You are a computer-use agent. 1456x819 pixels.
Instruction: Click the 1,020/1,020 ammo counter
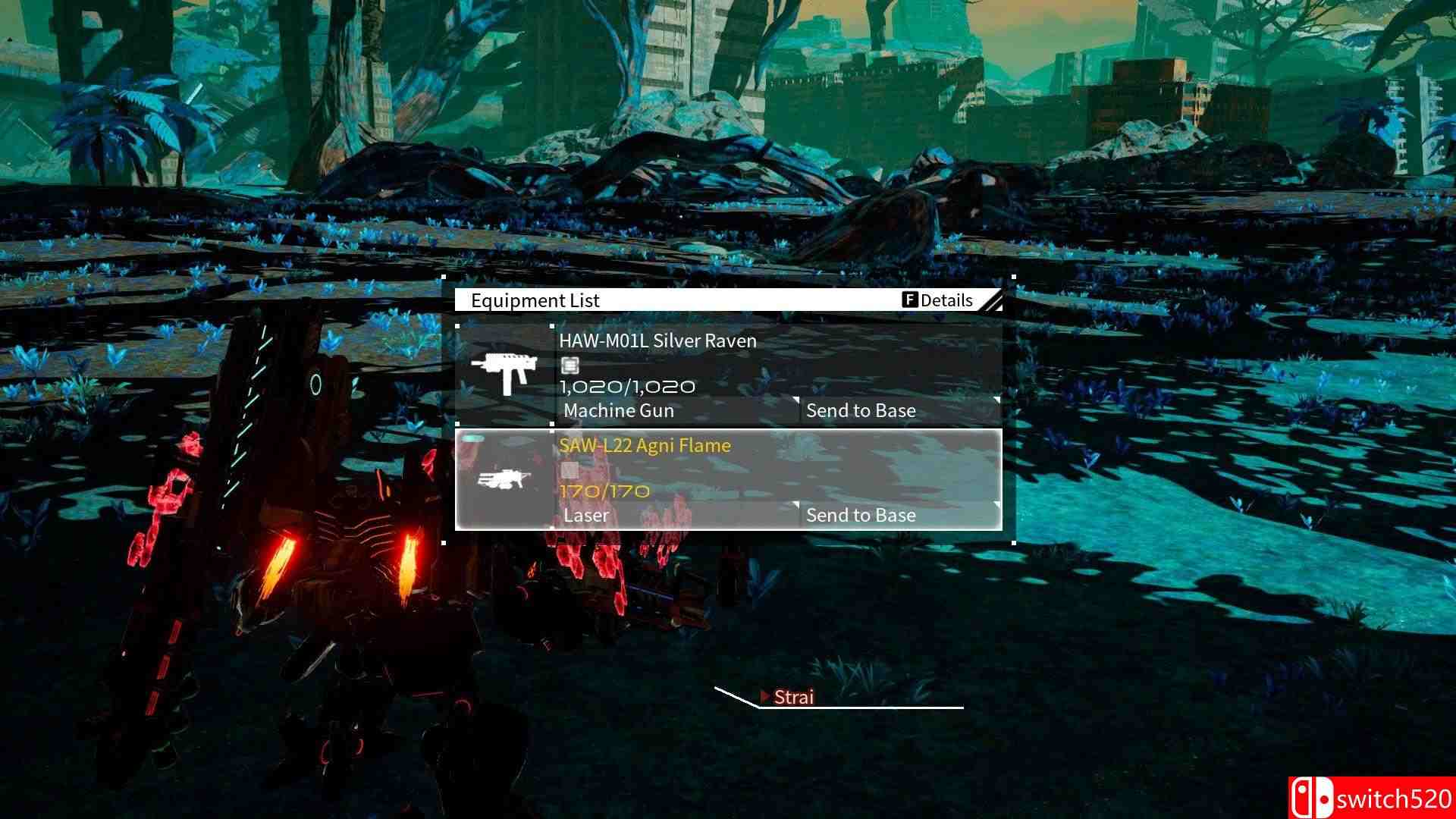pyautogui.click(x=627, y=386)
